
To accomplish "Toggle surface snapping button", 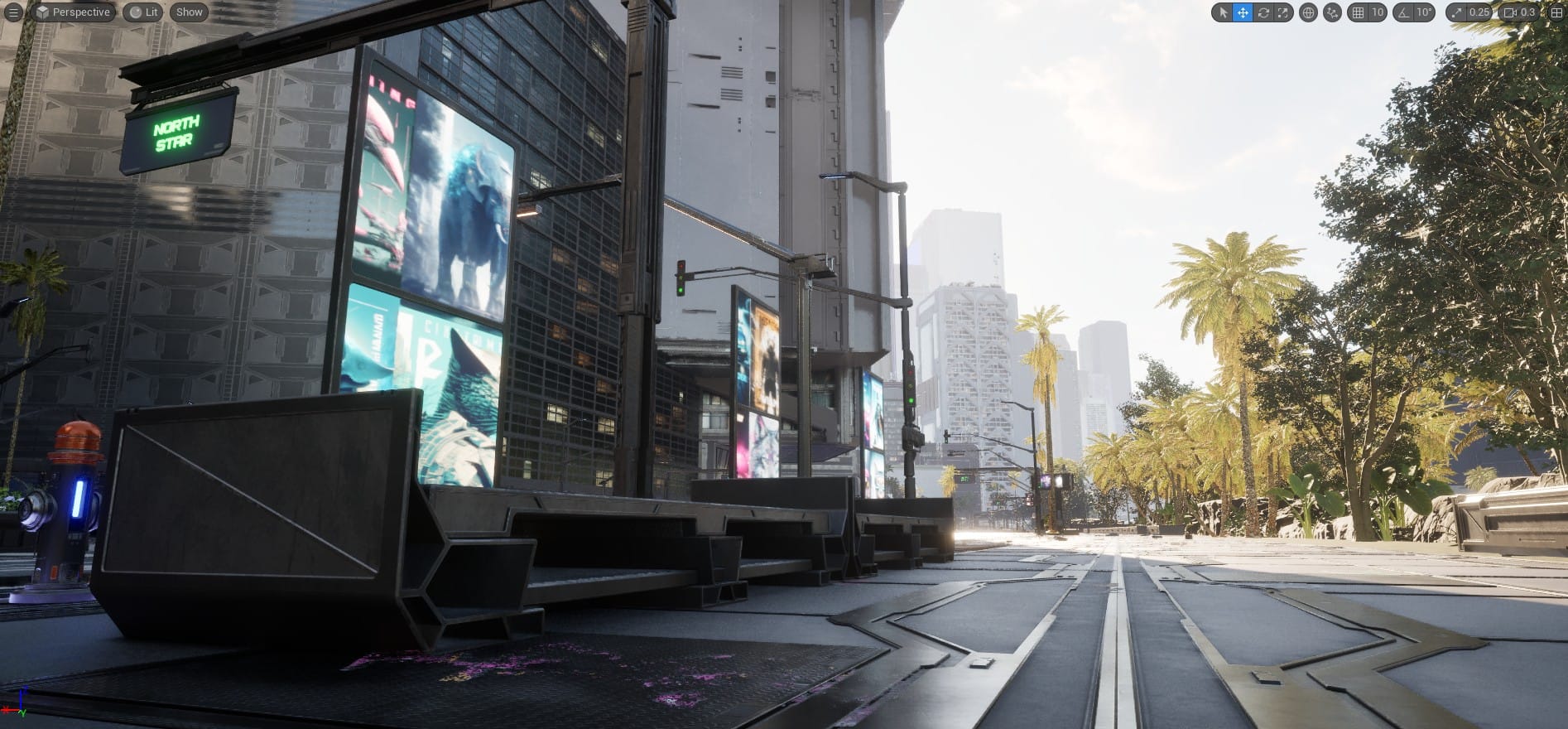I will (x=1332, y=12).
